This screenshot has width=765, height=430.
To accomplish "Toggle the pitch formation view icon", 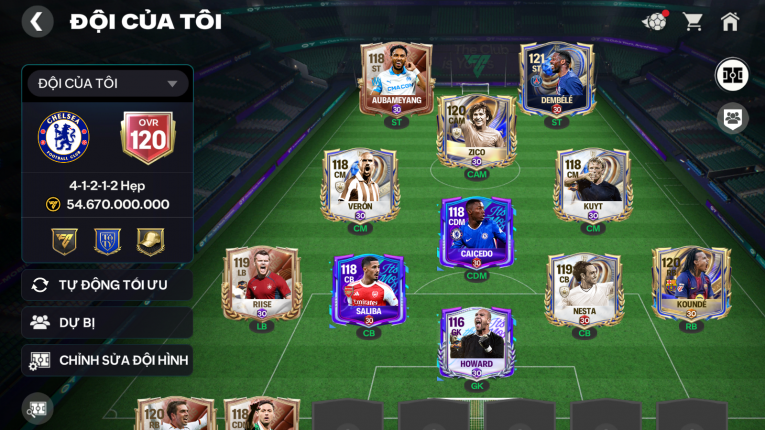I will tap(733, 75).
